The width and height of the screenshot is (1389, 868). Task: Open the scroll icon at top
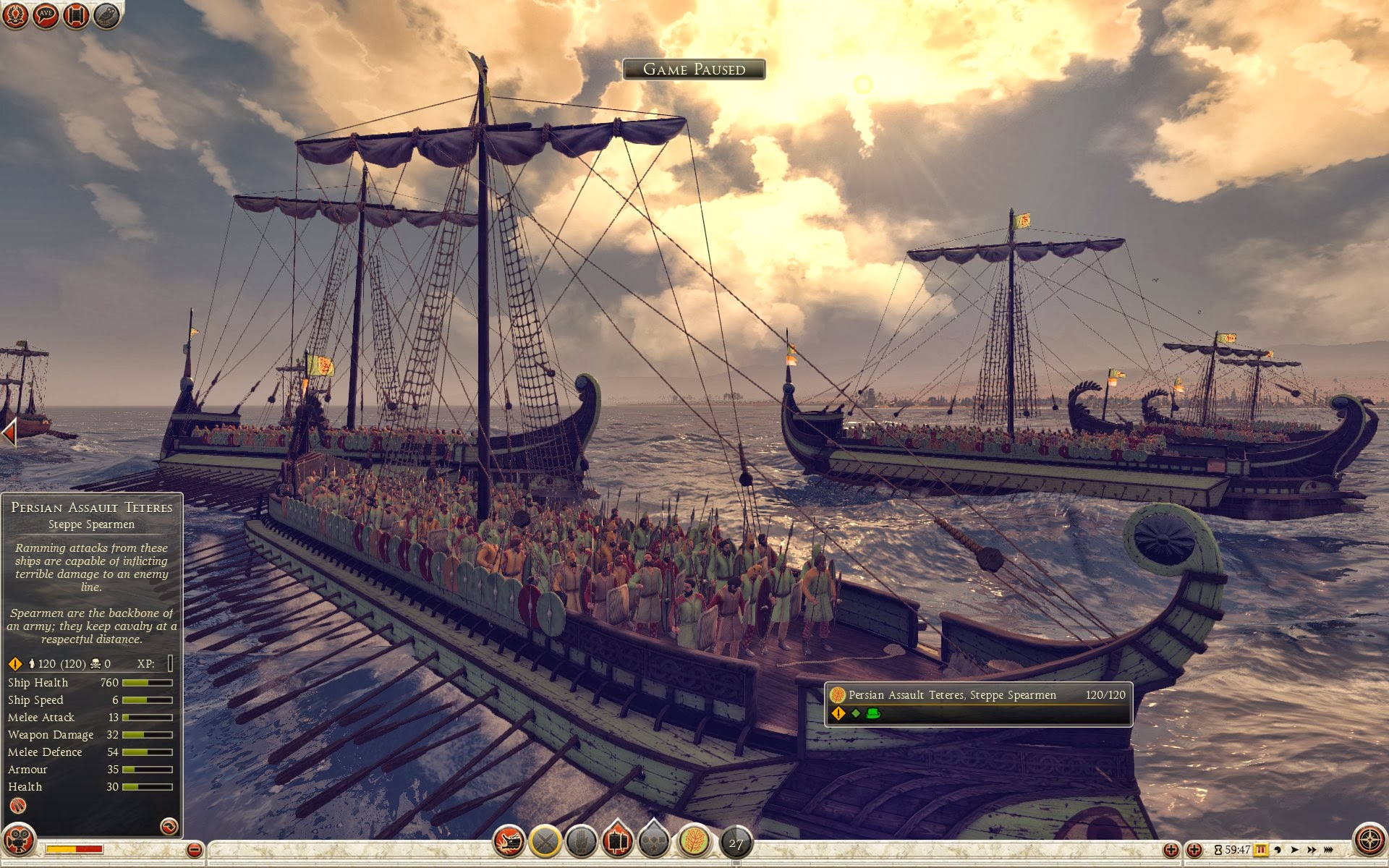(x=76, y=15)
